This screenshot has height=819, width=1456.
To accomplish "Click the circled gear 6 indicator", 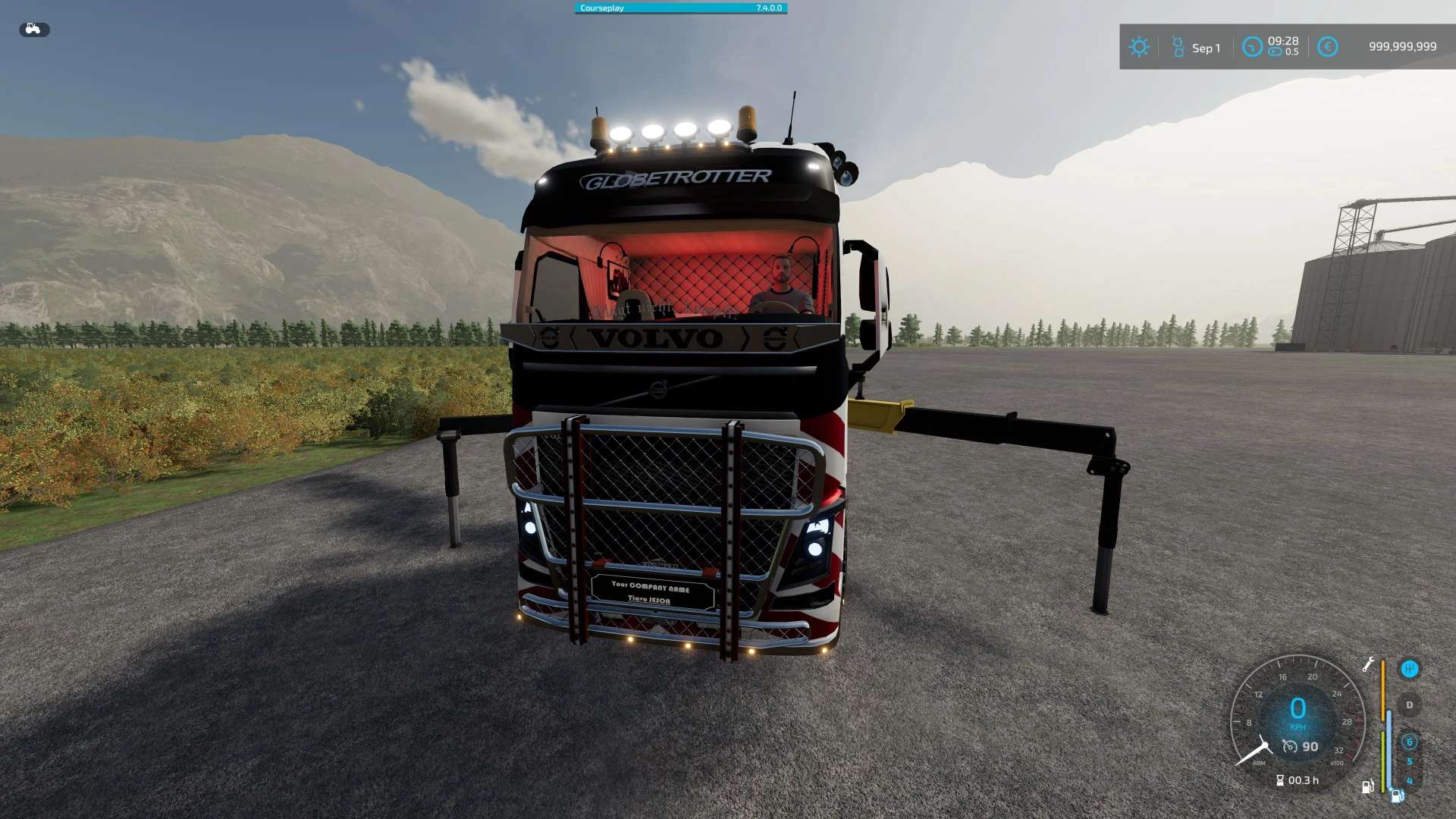I will (x=1409, y=742).
